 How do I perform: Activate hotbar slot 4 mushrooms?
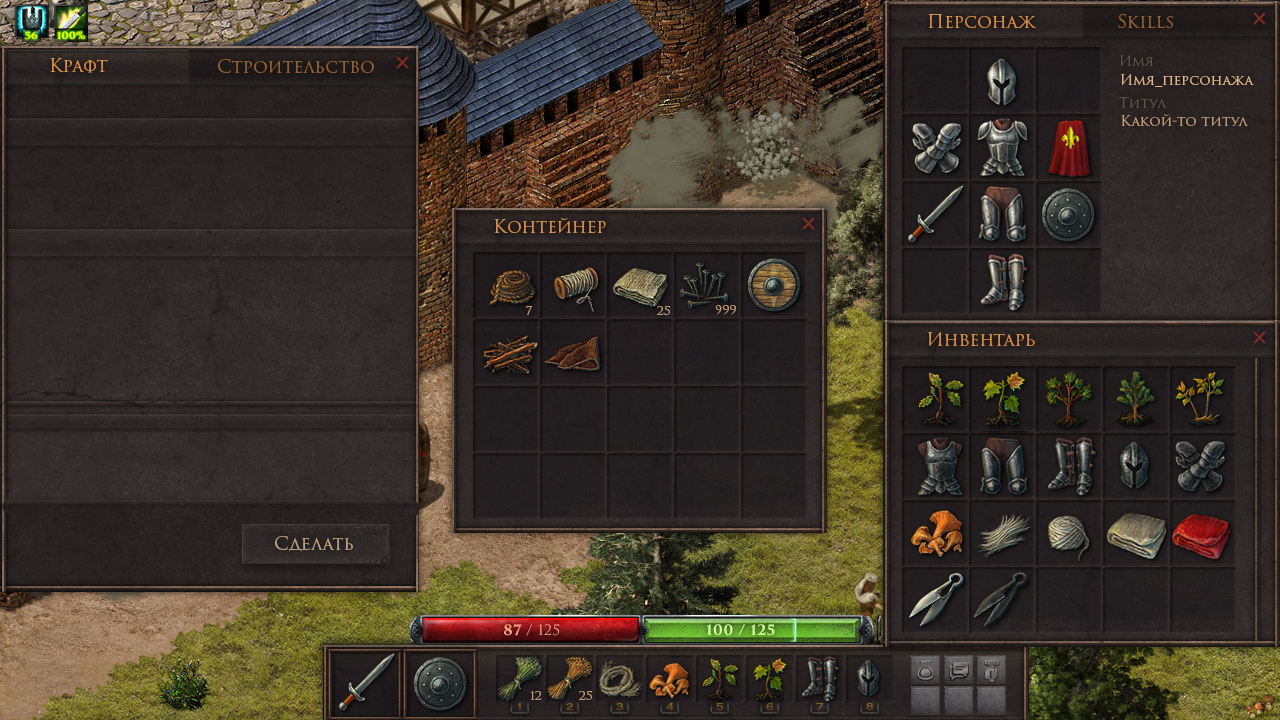coord(669,682)
